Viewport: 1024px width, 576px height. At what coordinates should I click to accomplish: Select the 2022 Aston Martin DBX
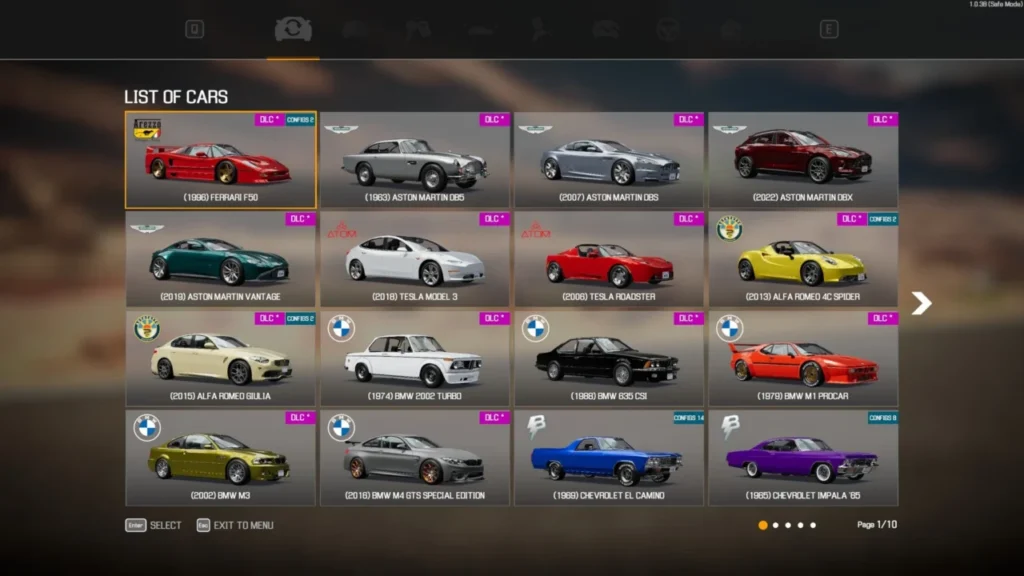pos(803,160)
